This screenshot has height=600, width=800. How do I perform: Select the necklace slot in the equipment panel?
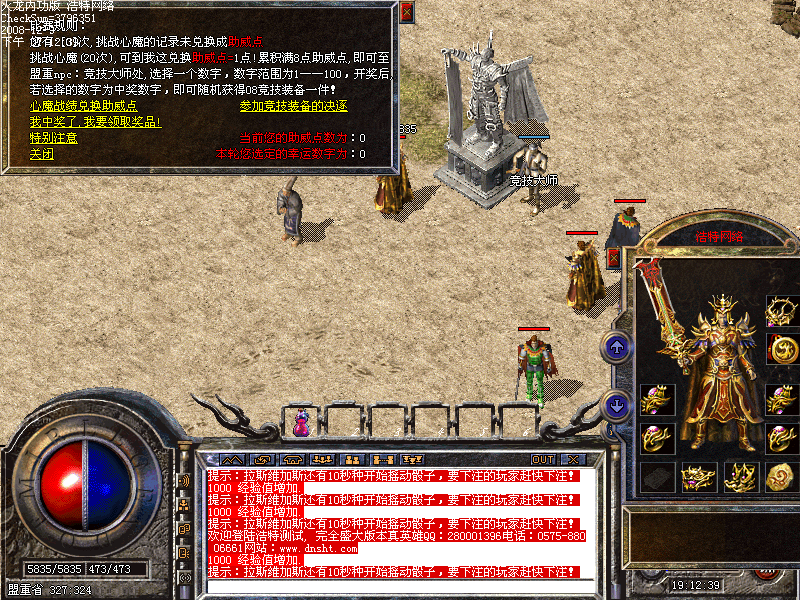tap(781, 311)
